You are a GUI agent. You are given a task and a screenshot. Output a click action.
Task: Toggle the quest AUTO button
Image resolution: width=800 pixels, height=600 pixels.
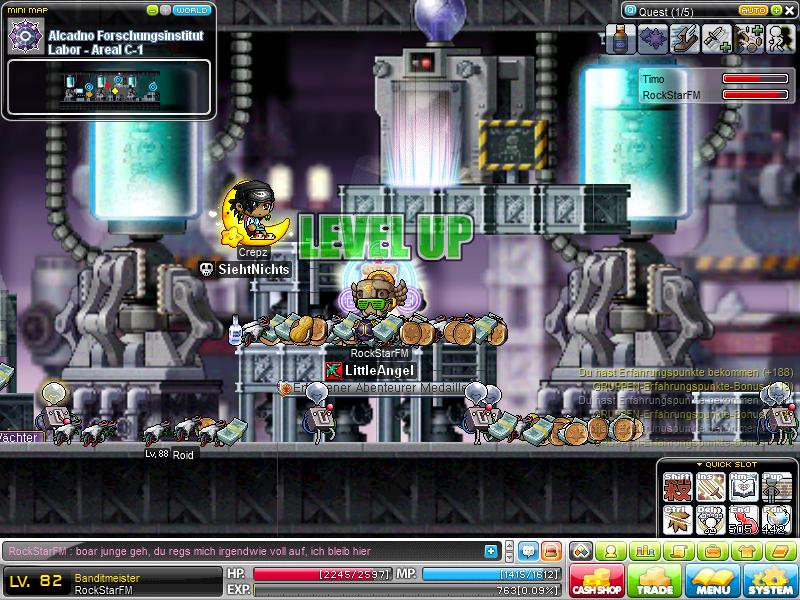pyautogui.click(x=751, y=10)
